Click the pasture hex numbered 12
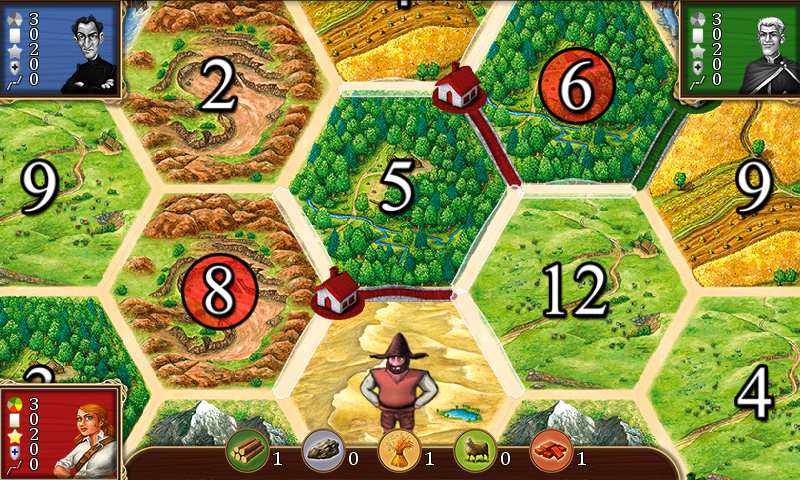Screen dimensions: 800x480 576,290
